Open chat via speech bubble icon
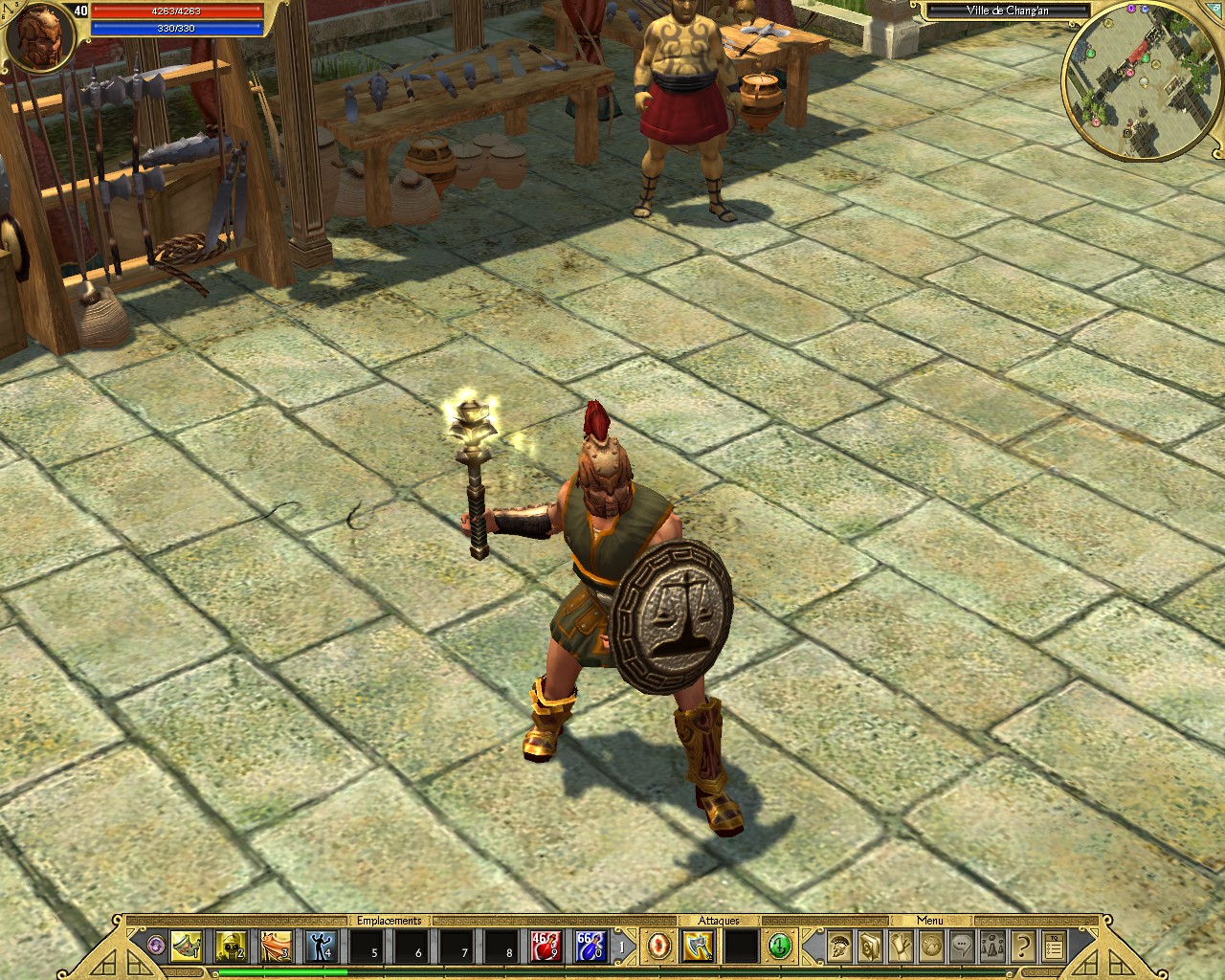This screenshot has width=1225, height=980. (962, 947)
